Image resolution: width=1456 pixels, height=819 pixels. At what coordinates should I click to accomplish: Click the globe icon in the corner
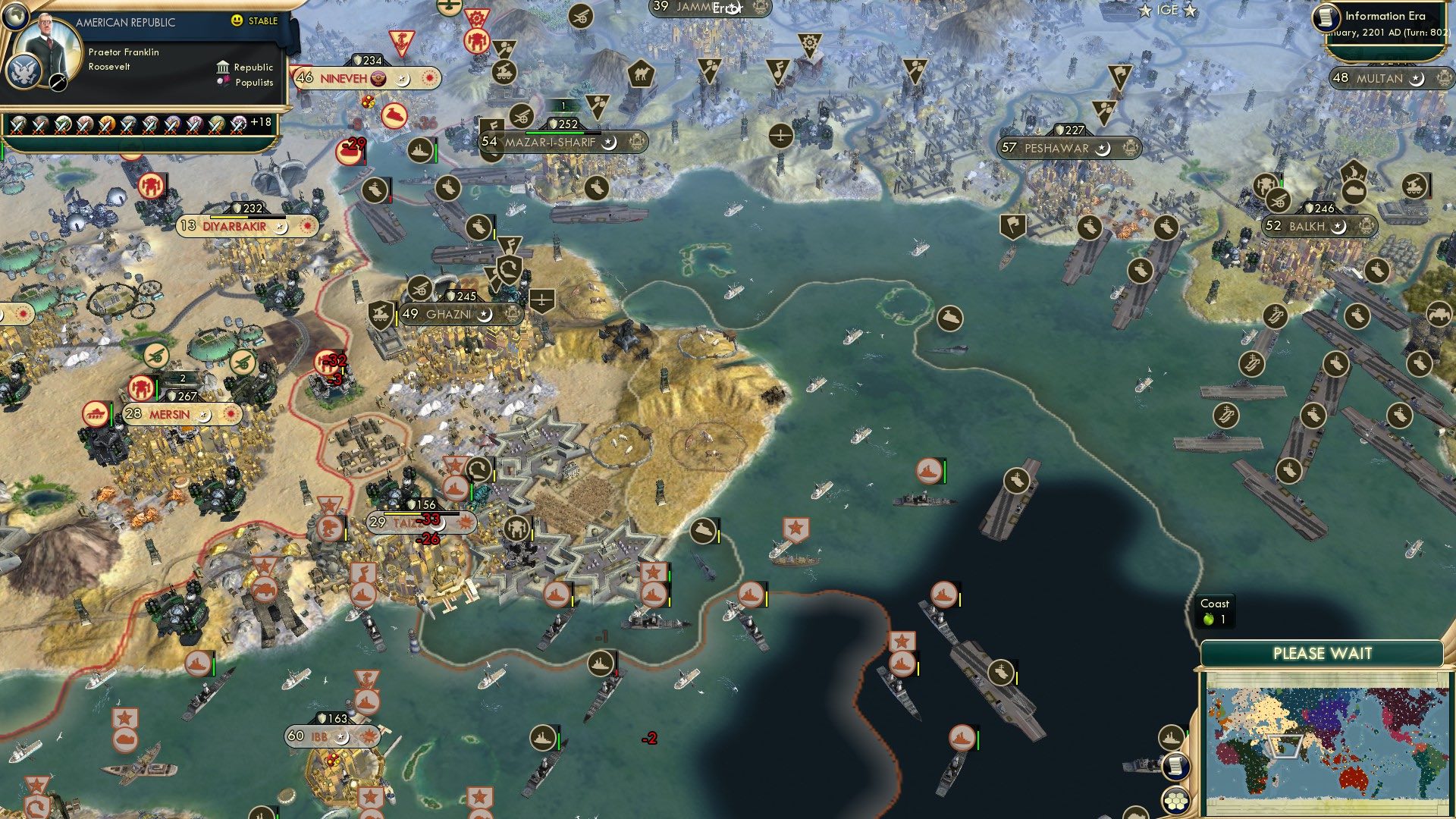pyautogui.click(x=14, y=14)
